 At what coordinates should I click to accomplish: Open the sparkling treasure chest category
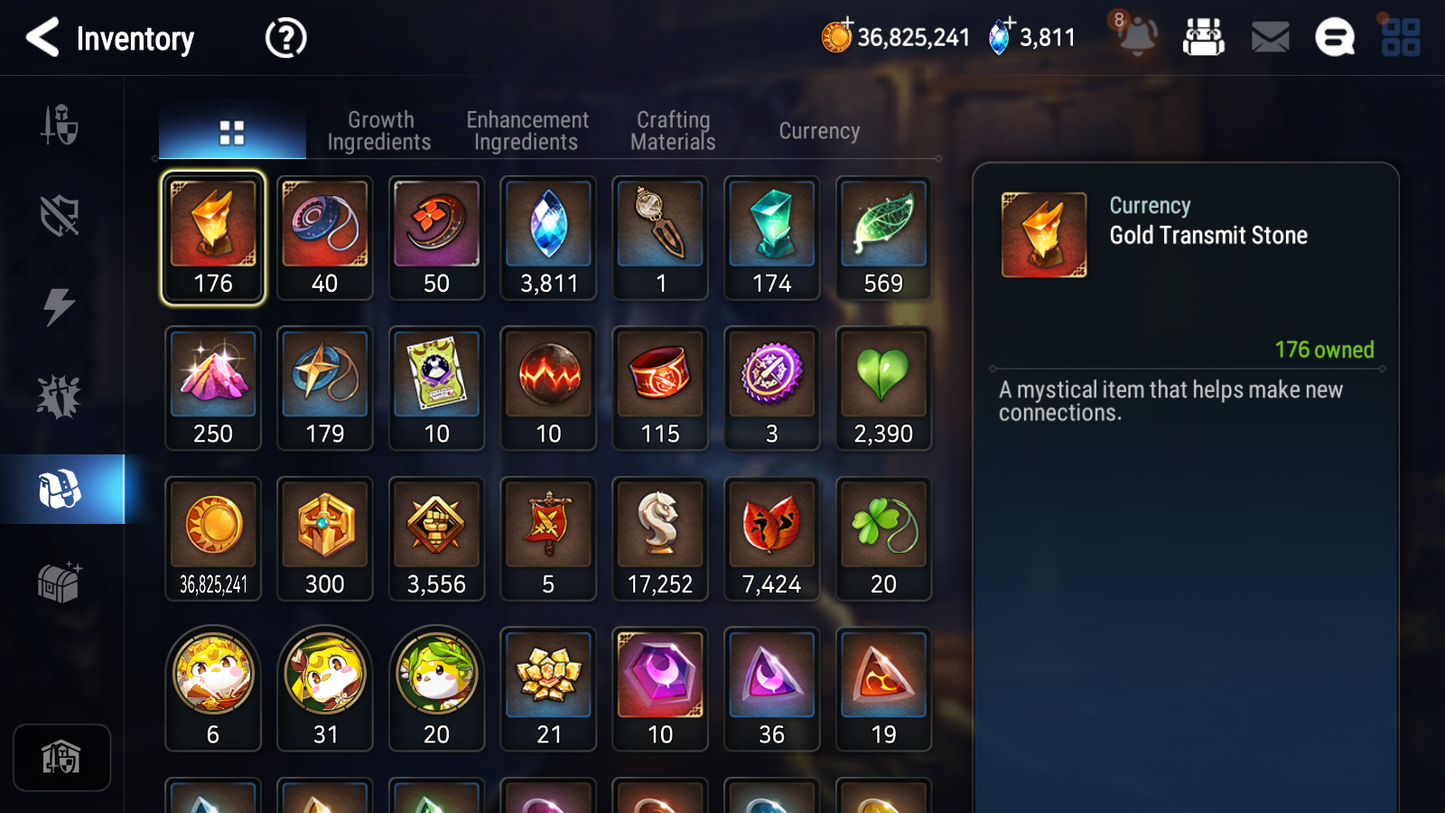(x=62, y=581)
